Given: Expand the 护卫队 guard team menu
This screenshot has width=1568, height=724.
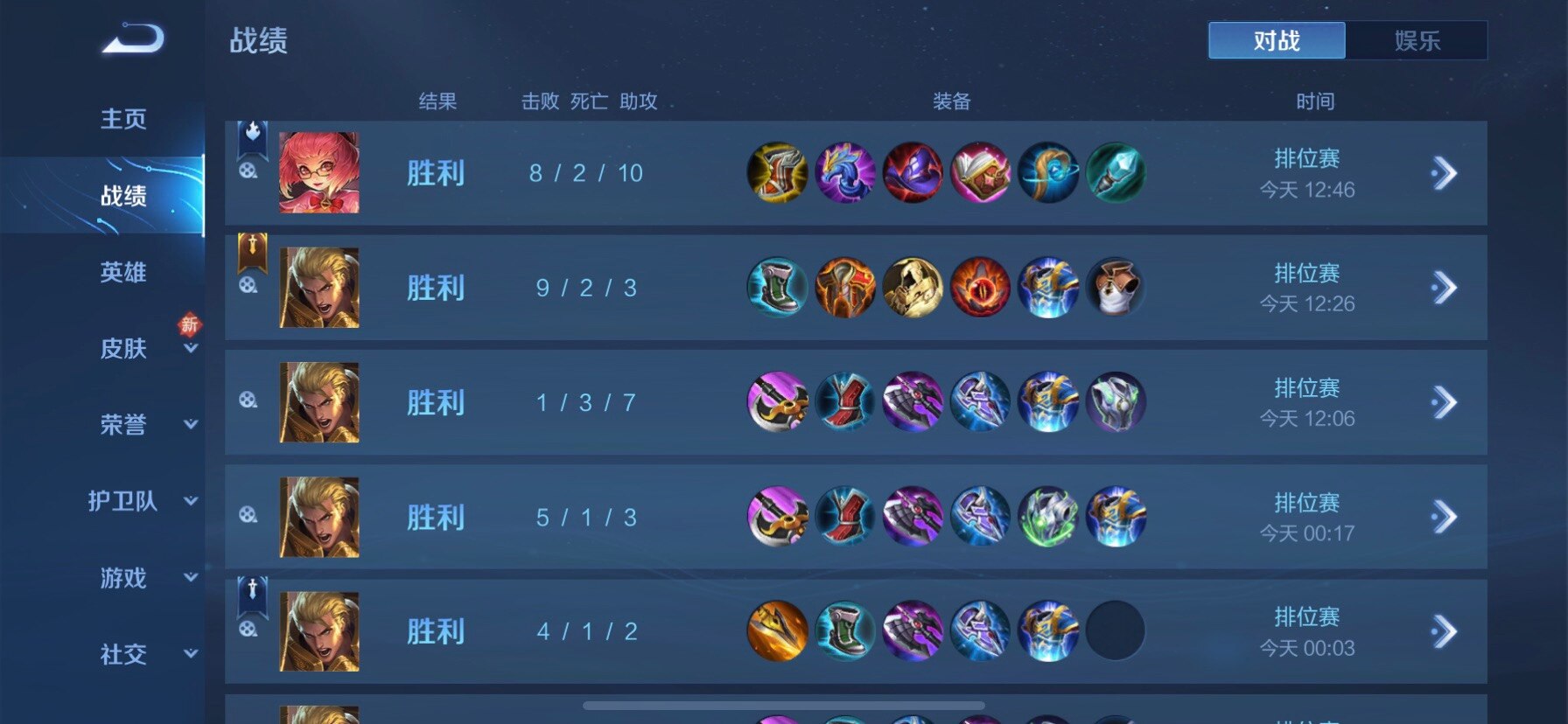Looking at the screenshot, I should tap(123, 501).
